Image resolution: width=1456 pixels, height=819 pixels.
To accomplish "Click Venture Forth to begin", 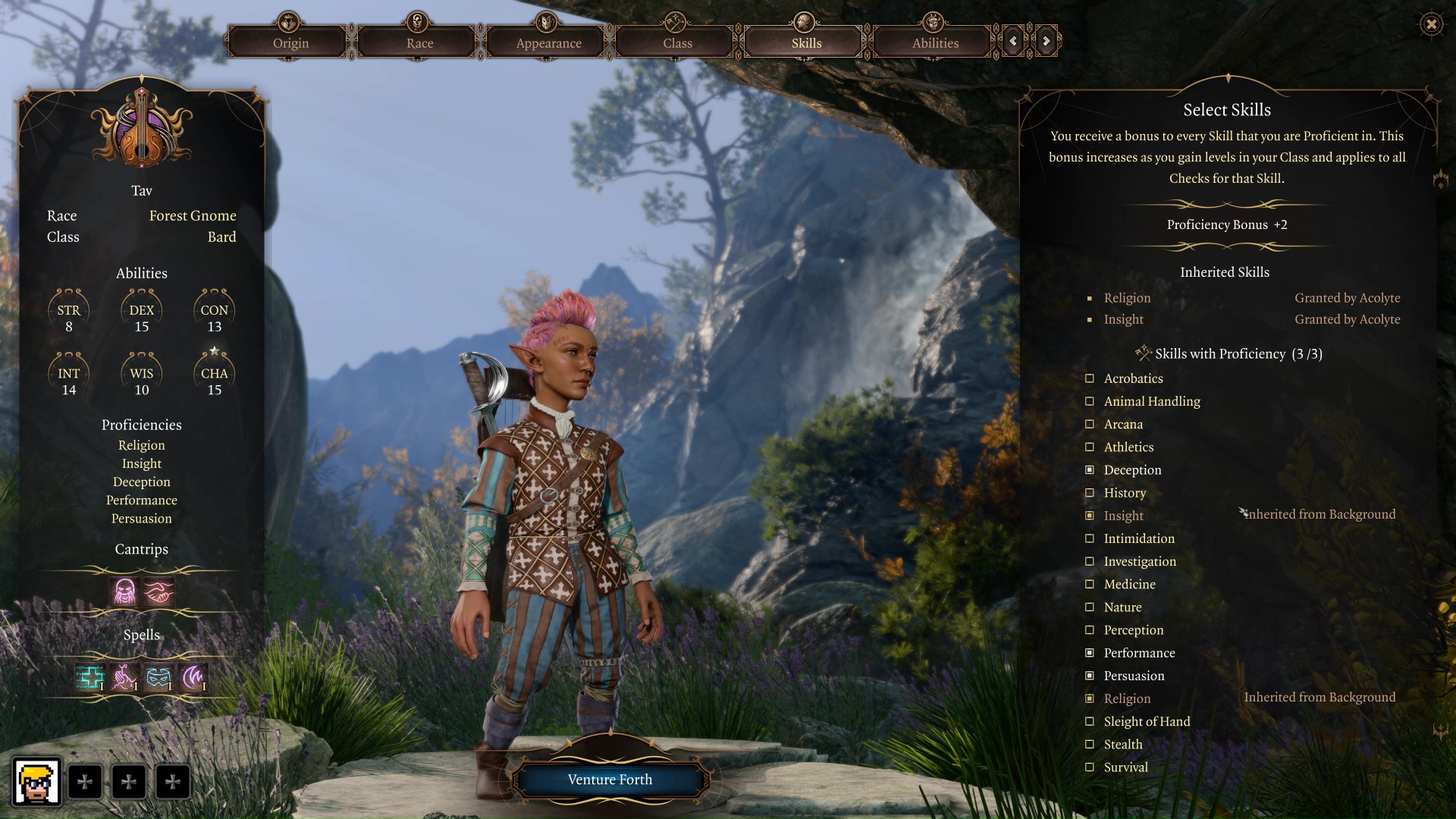I will [x=610, y=780].
